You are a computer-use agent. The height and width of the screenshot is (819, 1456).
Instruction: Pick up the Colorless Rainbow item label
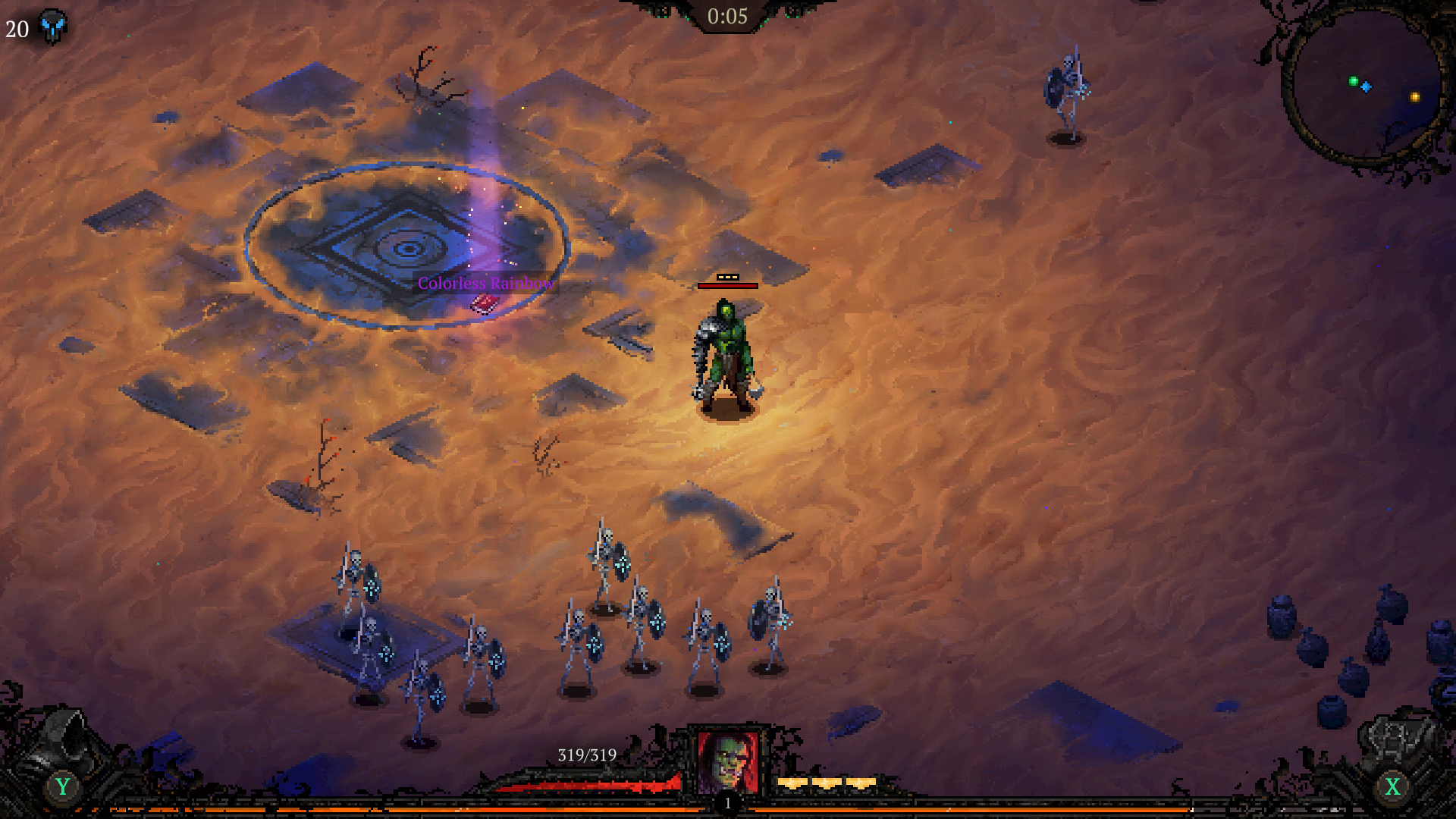(x=485, y=284)
